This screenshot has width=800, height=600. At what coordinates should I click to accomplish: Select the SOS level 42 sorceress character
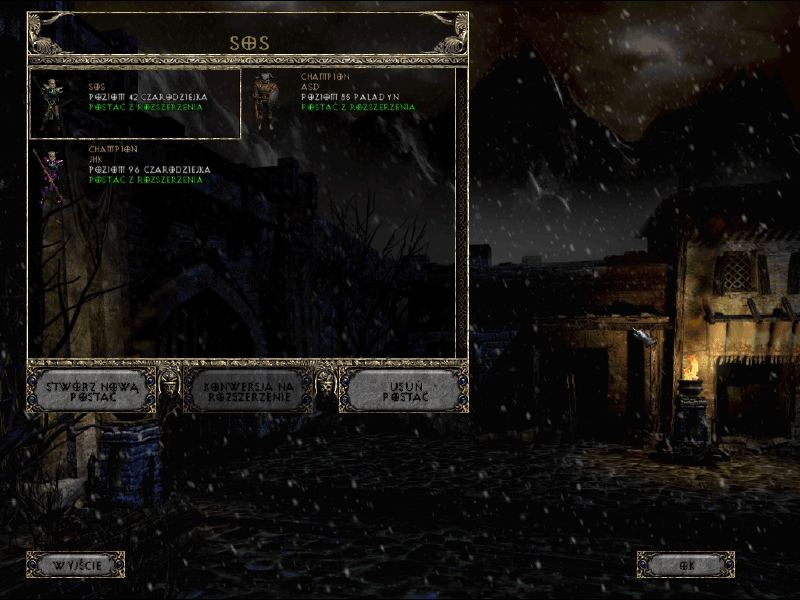136,102
